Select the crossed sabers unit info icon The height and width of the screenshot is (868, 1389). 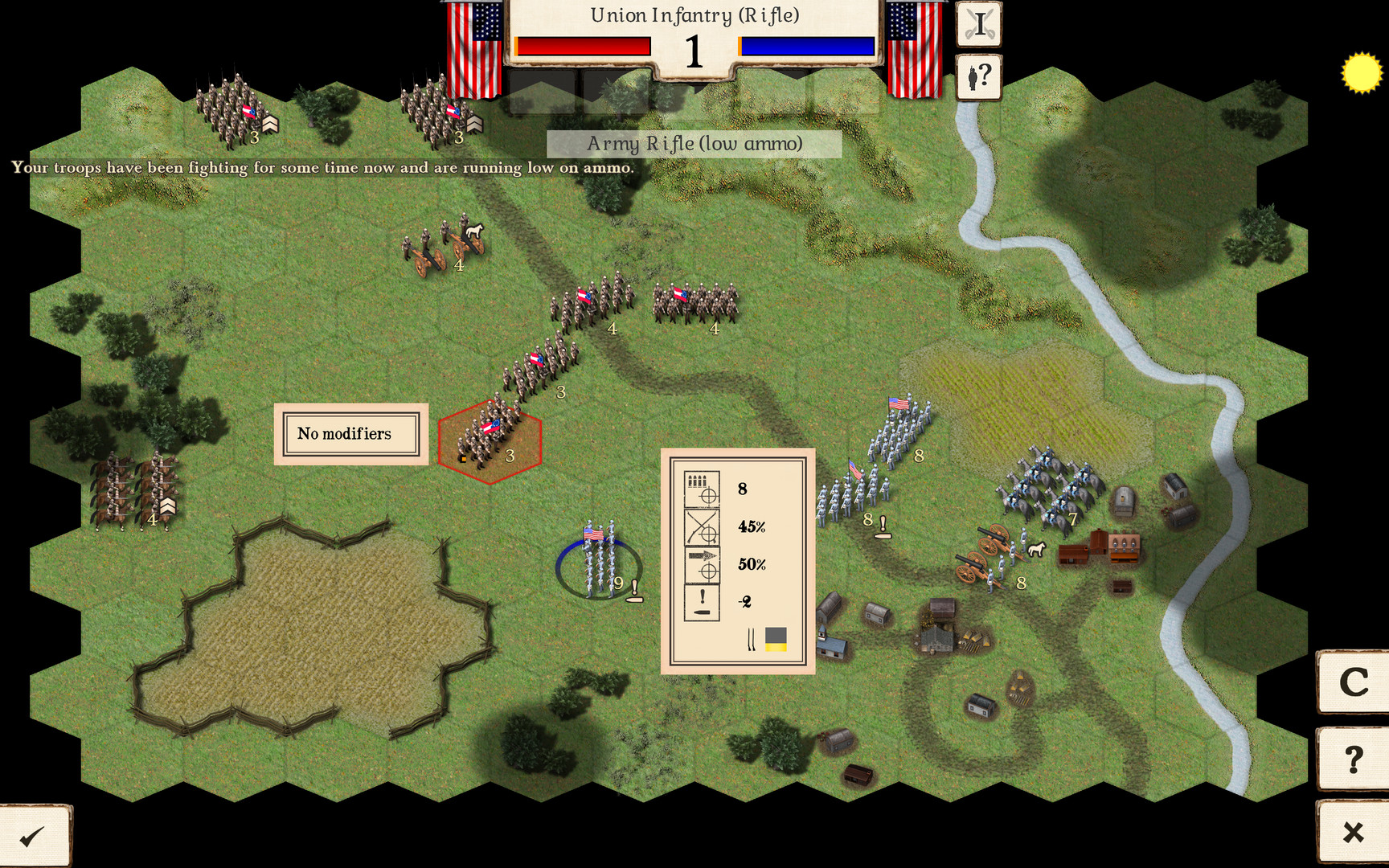click(978, 23)
